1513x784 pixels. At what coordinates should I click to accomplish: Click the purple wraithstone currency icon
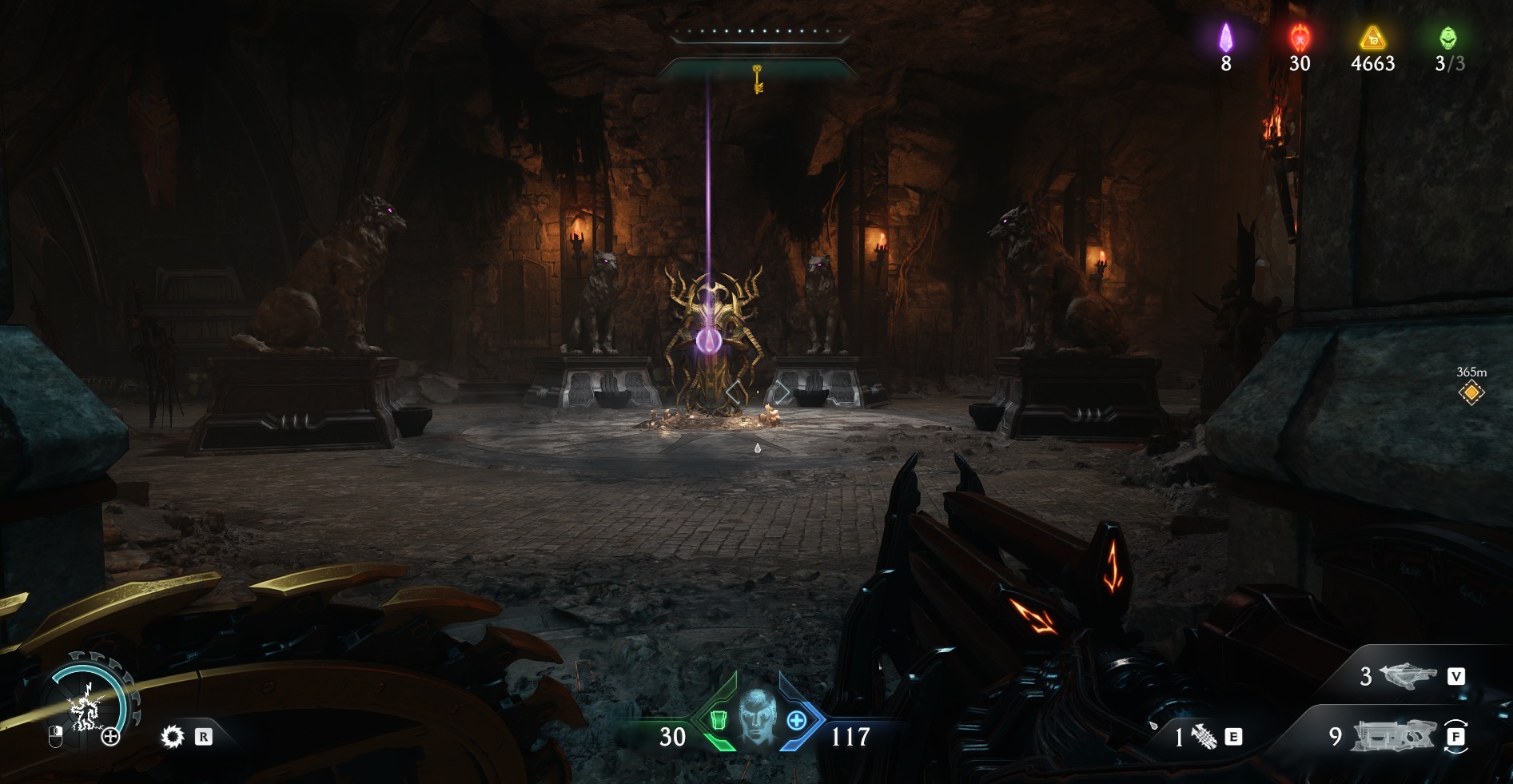(1225, 37)
